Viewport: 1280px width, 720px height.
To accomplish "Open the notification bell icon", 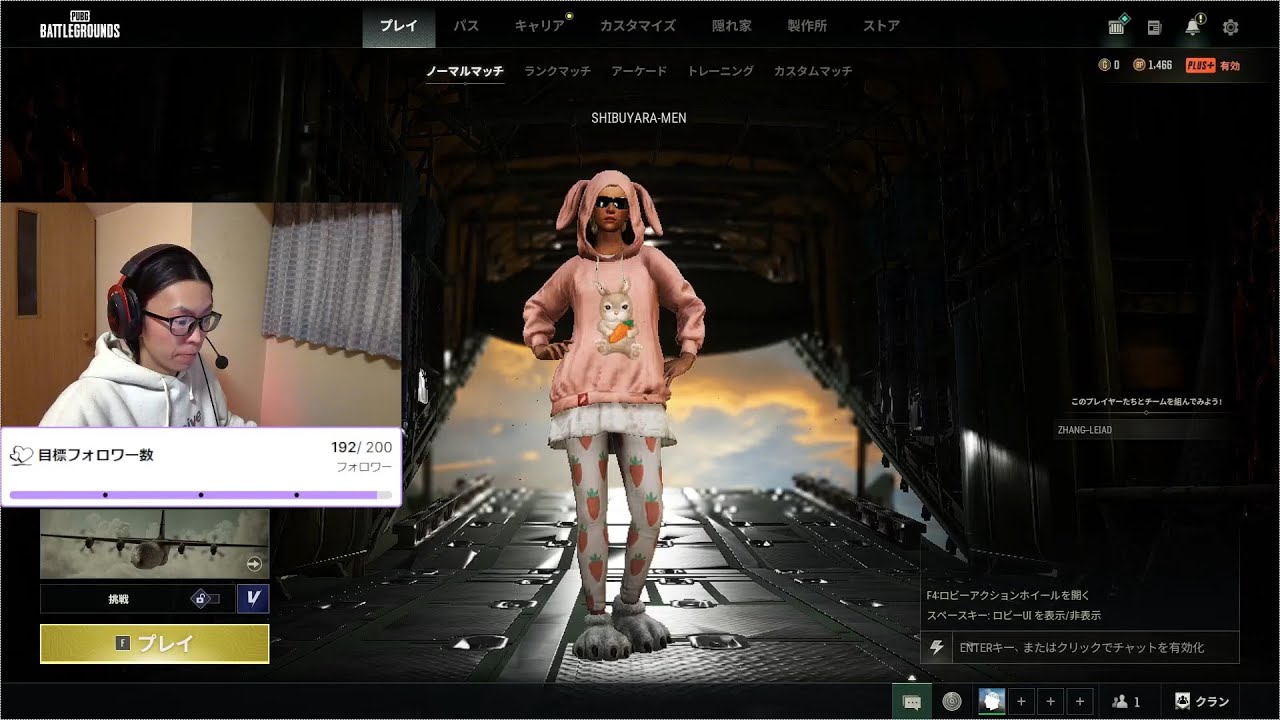I will 1193,27.
